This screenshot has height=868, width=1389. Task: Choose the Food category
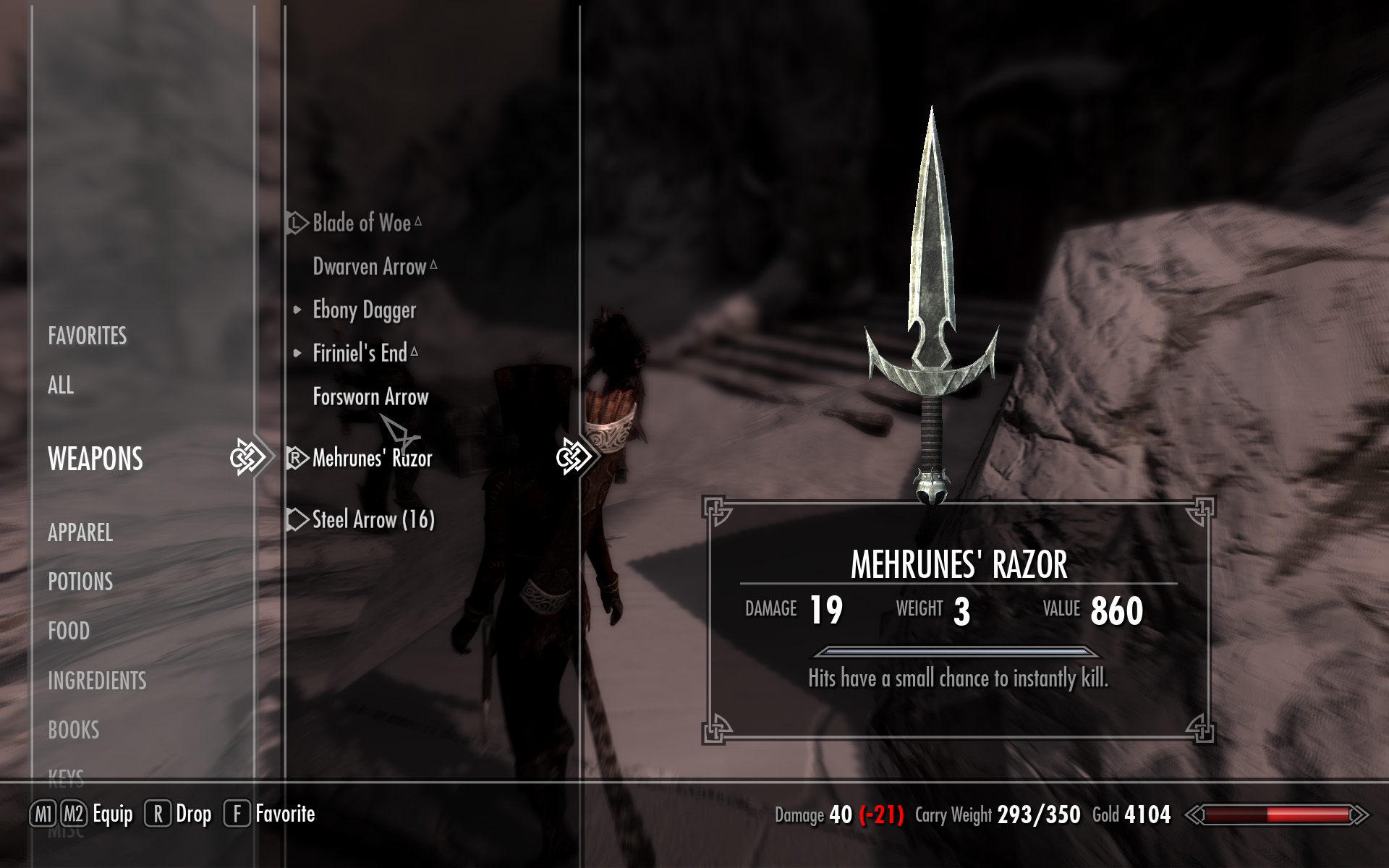69,631
